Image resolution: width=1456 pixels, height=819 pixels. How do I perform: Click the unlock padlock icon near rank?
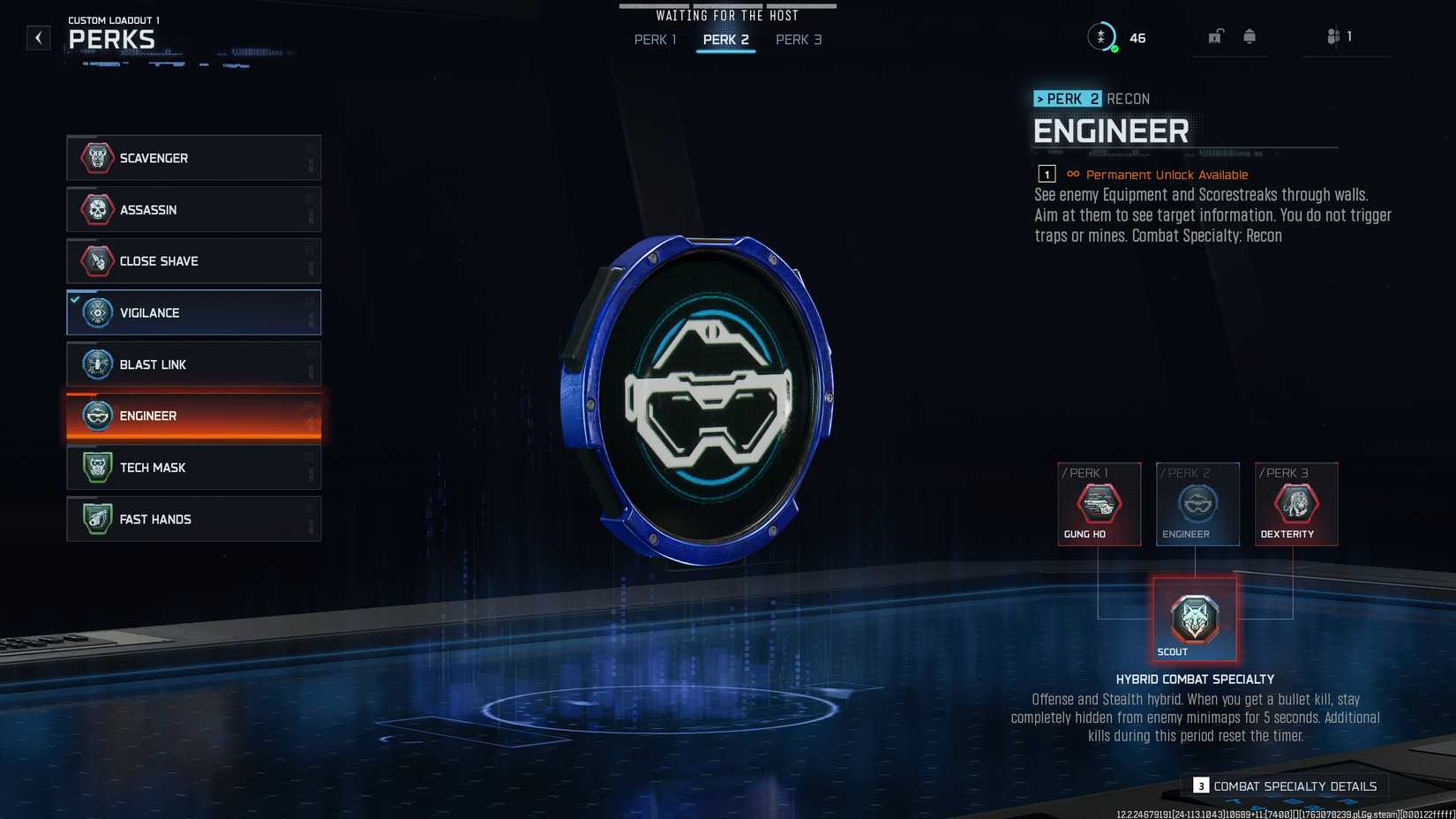click(1215, 36)
